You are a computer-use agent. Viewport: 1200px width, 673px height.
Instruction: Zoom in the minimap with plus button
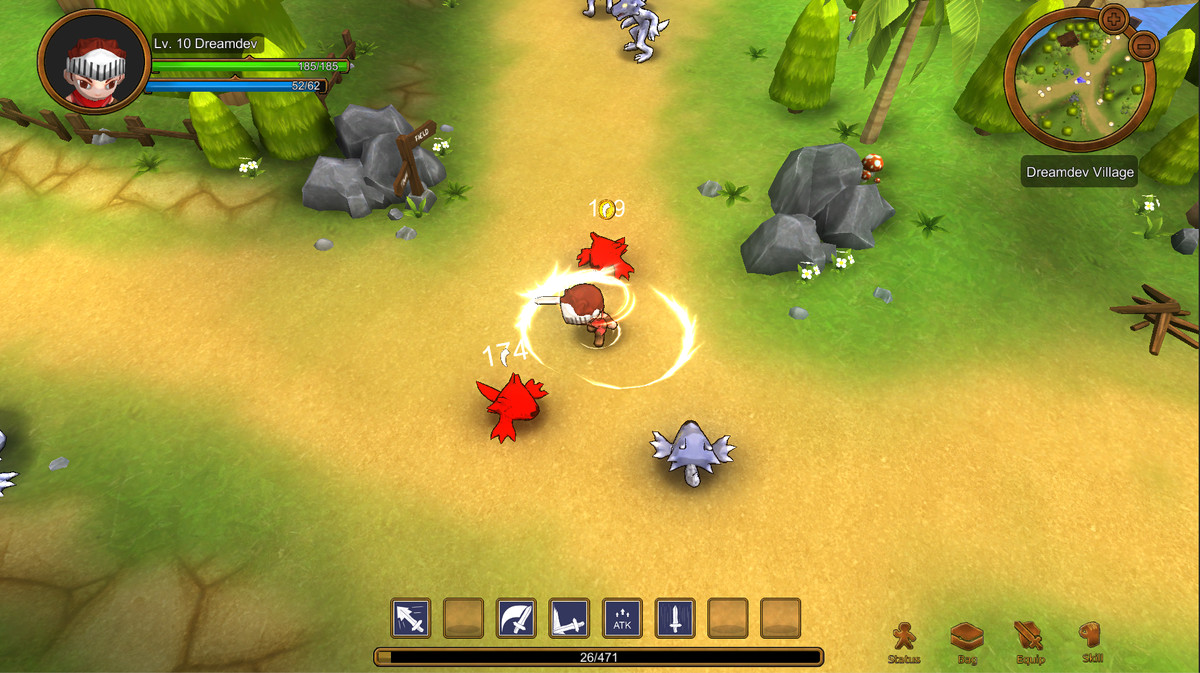(x=1113, y=18)
